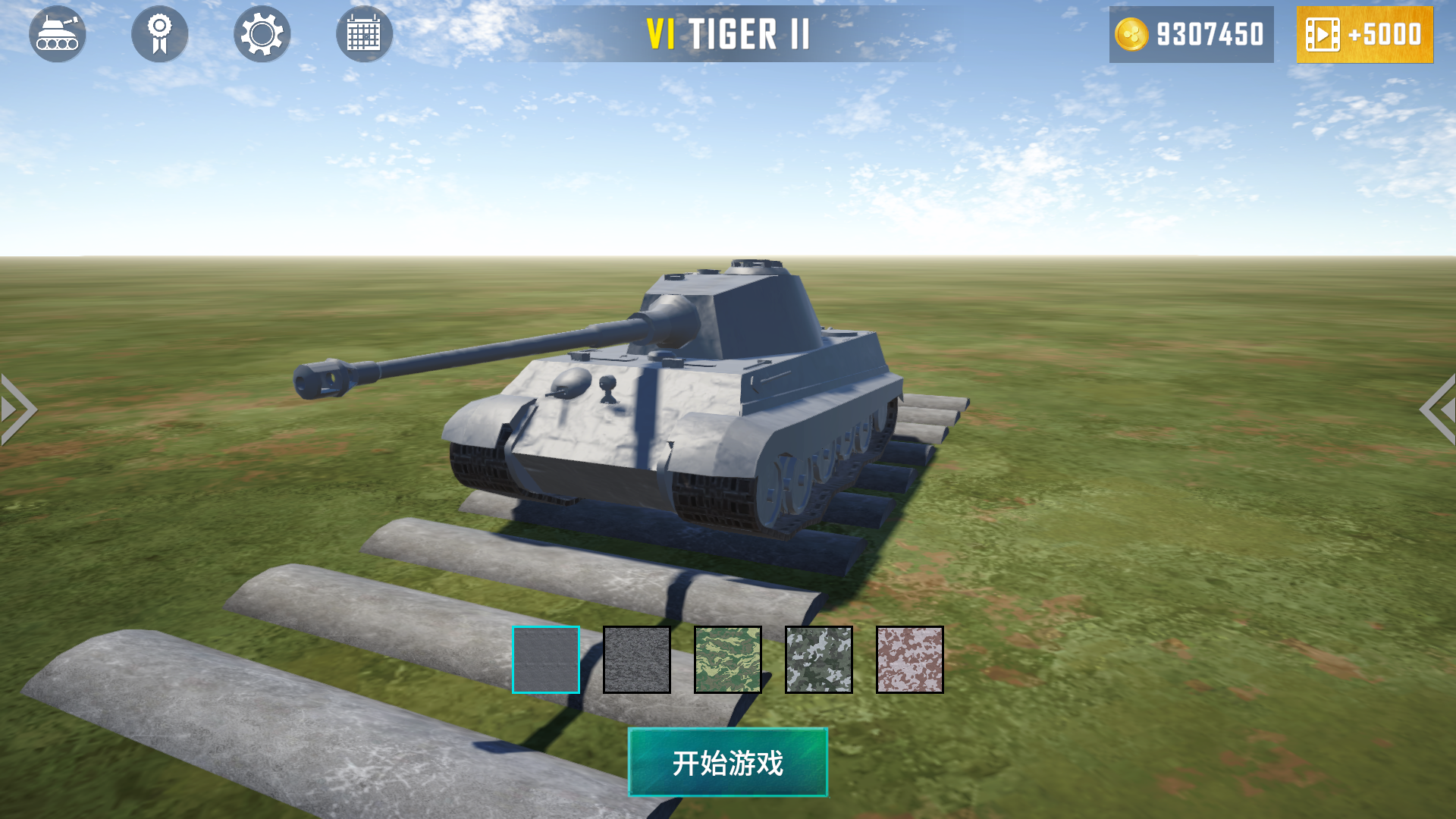Click the teal-highlighted selected camo swatch
This screenshot has height=819, width=1456.
click(x=544, y=659)
